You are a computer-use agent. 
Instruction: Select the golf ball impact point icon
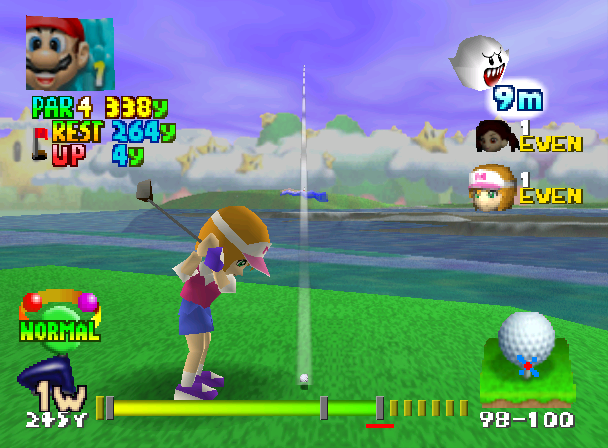pos(526,343)
